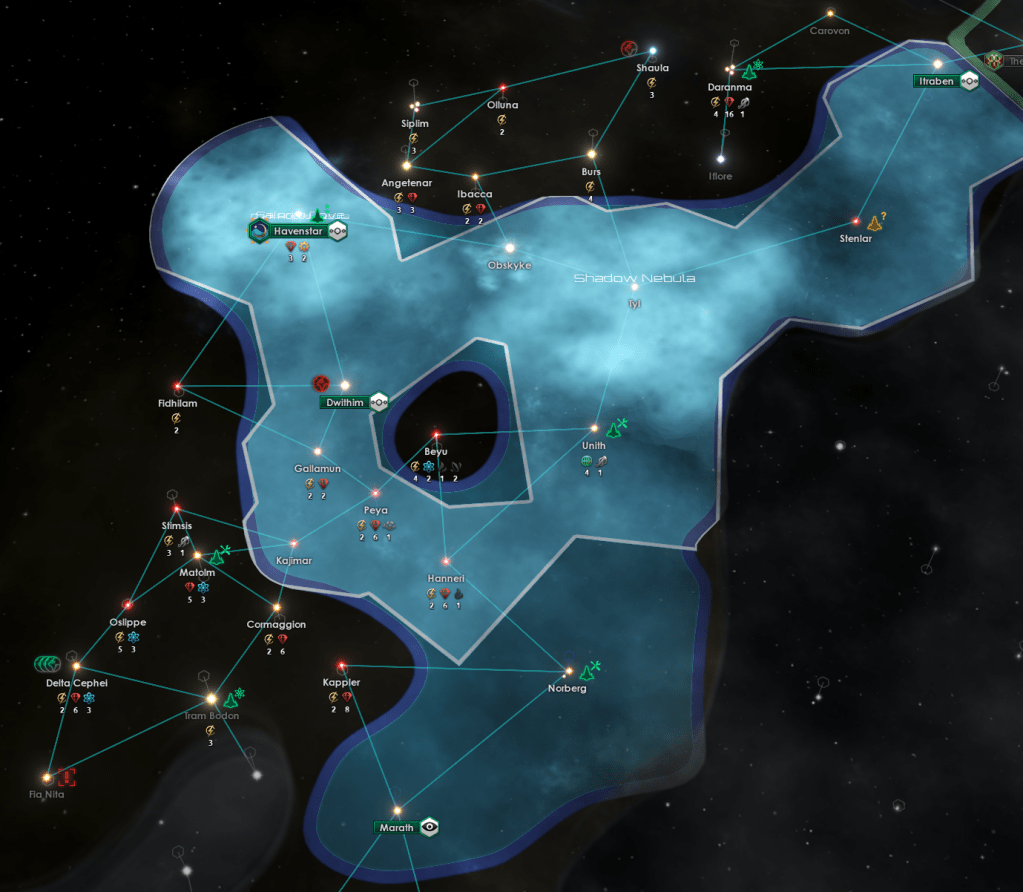1023x892 pixels.
Task: Select the green ship icon beside Matolm
Action: coord(221,553)
